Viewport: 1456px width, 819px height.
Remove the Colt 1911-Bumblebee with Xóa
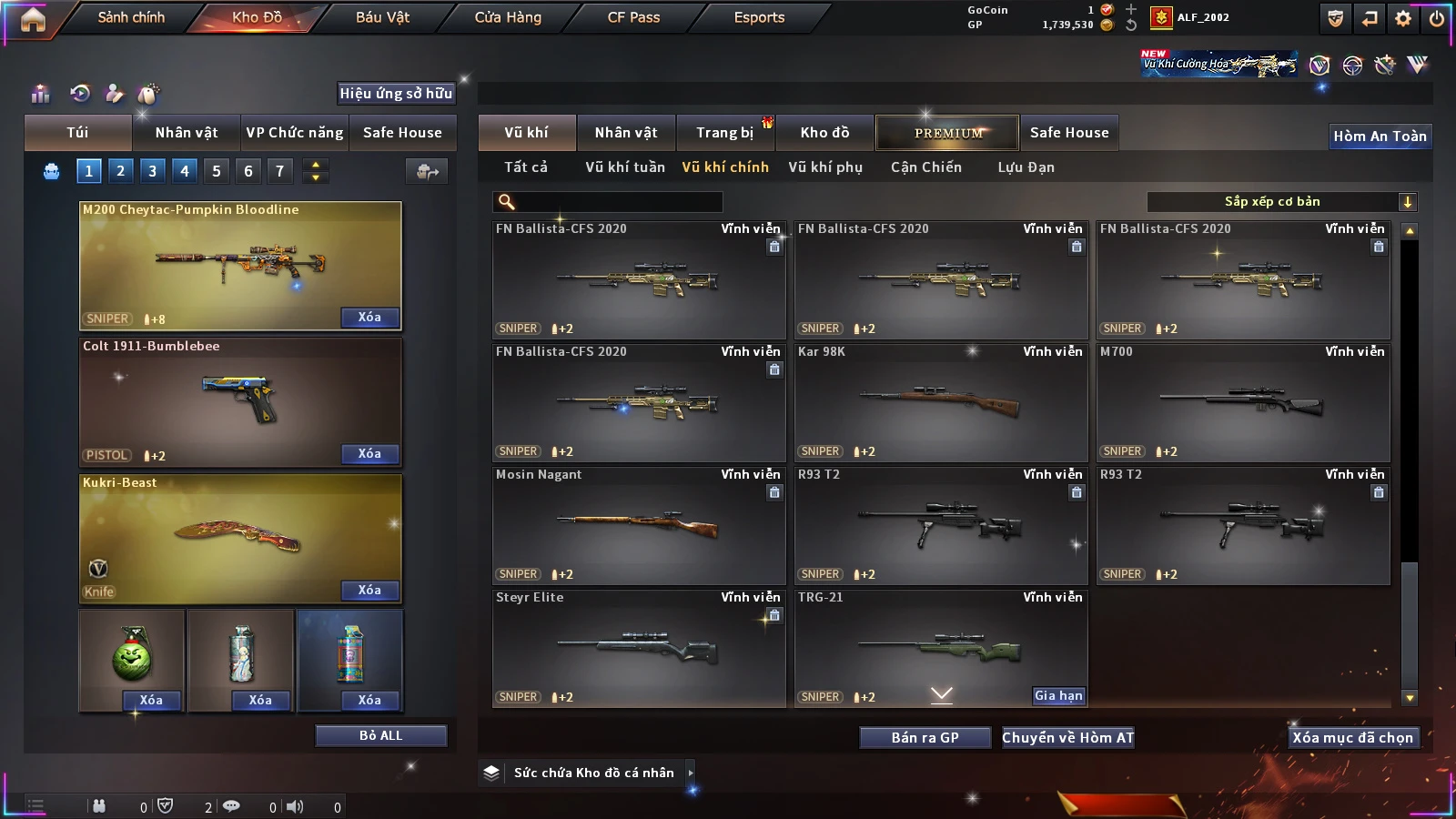click(369, 453)
